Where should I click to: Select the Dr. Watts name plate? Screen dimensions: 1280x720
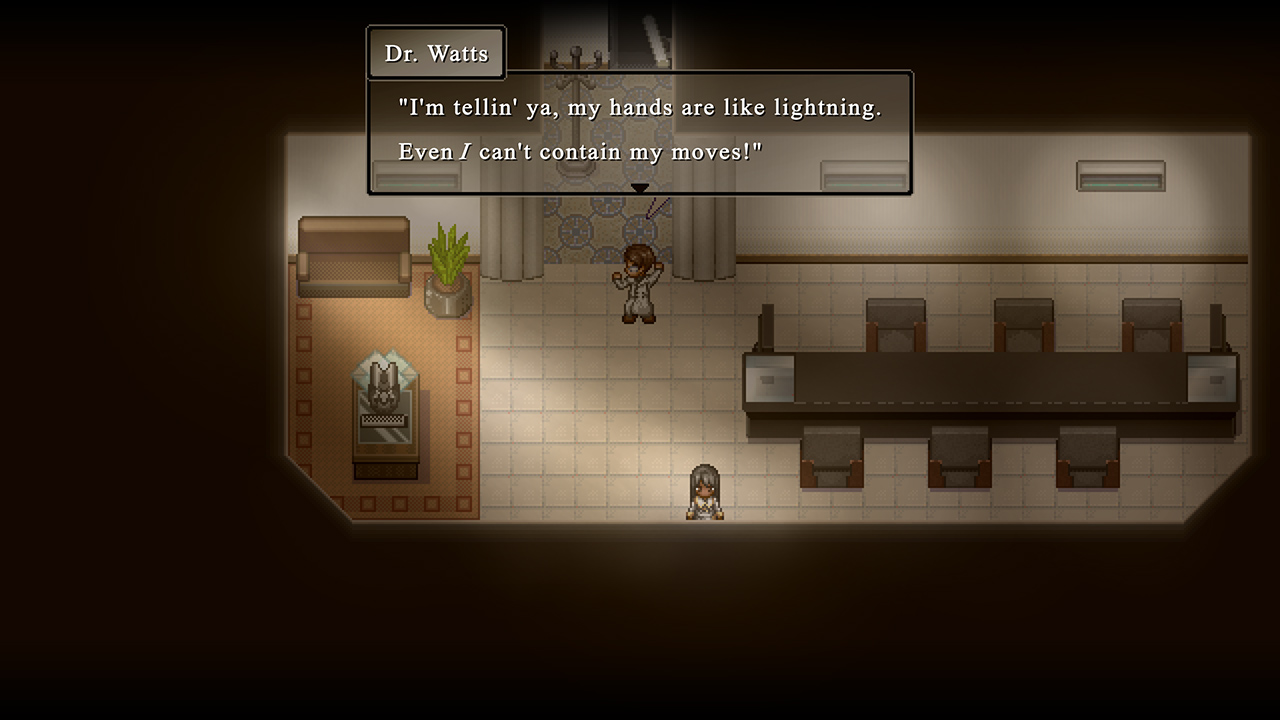pos(436,52)
